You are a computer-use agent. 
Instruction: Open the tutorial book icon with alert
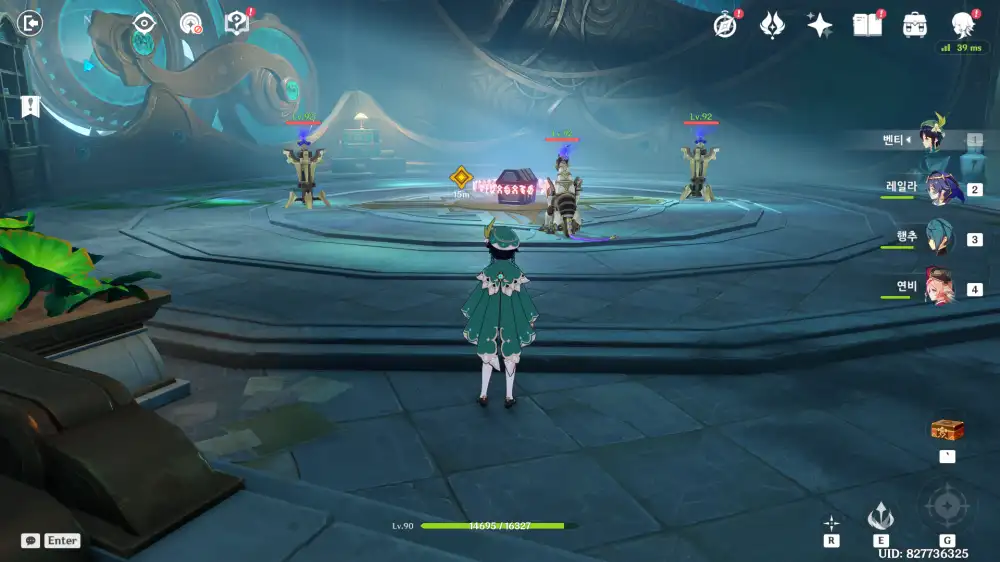tap(237, 23)
